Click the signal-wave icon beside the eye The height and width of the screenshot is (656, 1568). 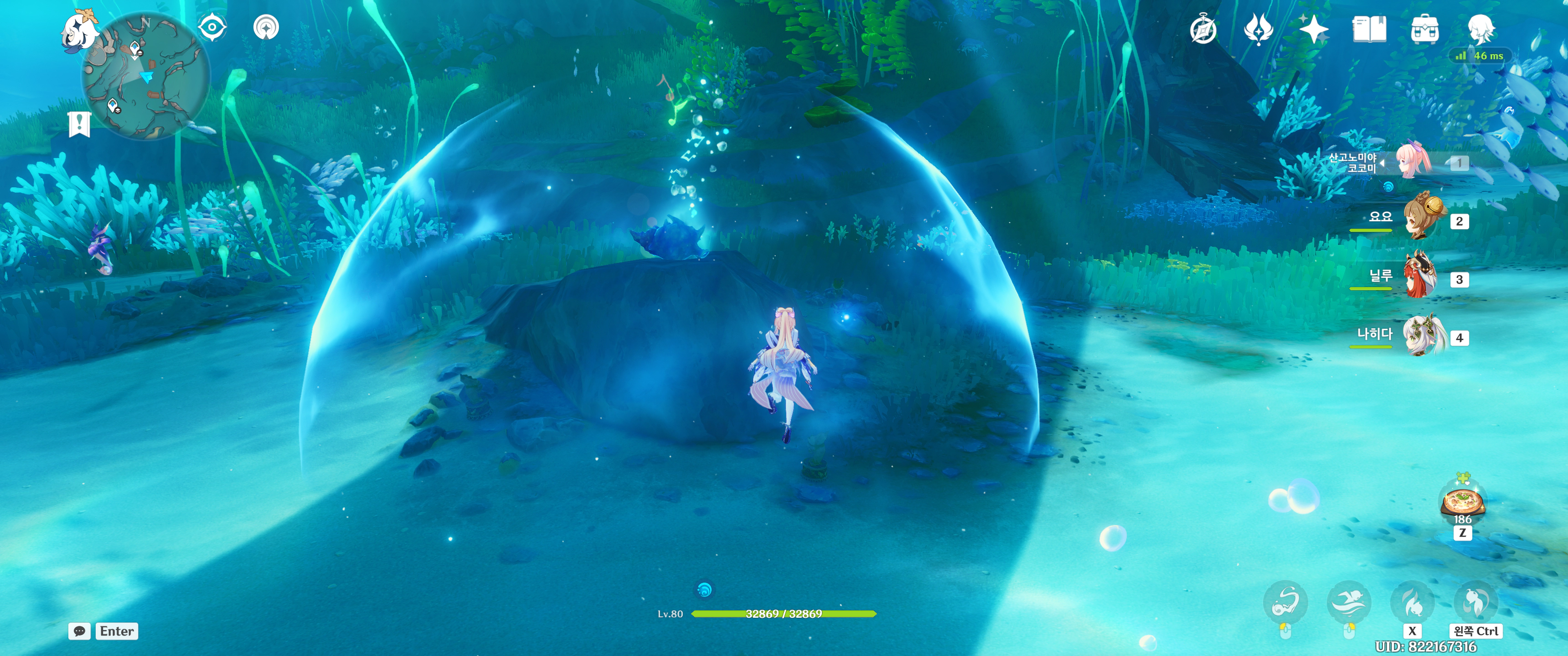coord(266,27)
